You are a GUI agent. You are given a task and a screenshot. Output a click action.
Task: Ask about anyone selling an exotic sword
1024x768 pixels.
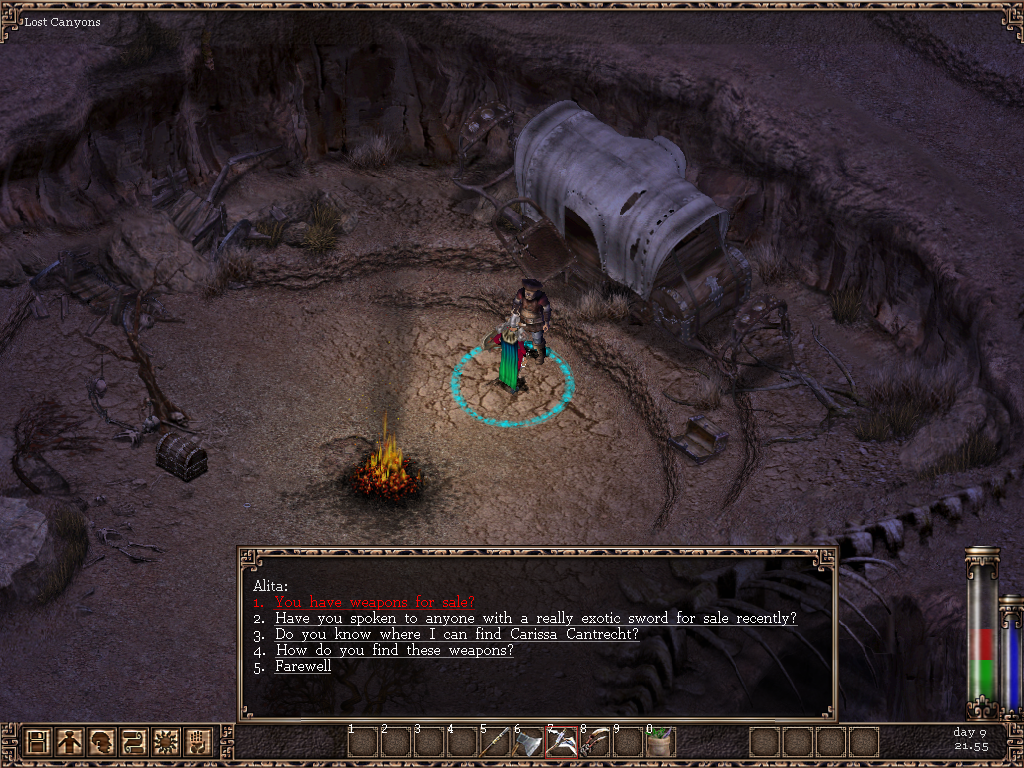click(536, 618)
